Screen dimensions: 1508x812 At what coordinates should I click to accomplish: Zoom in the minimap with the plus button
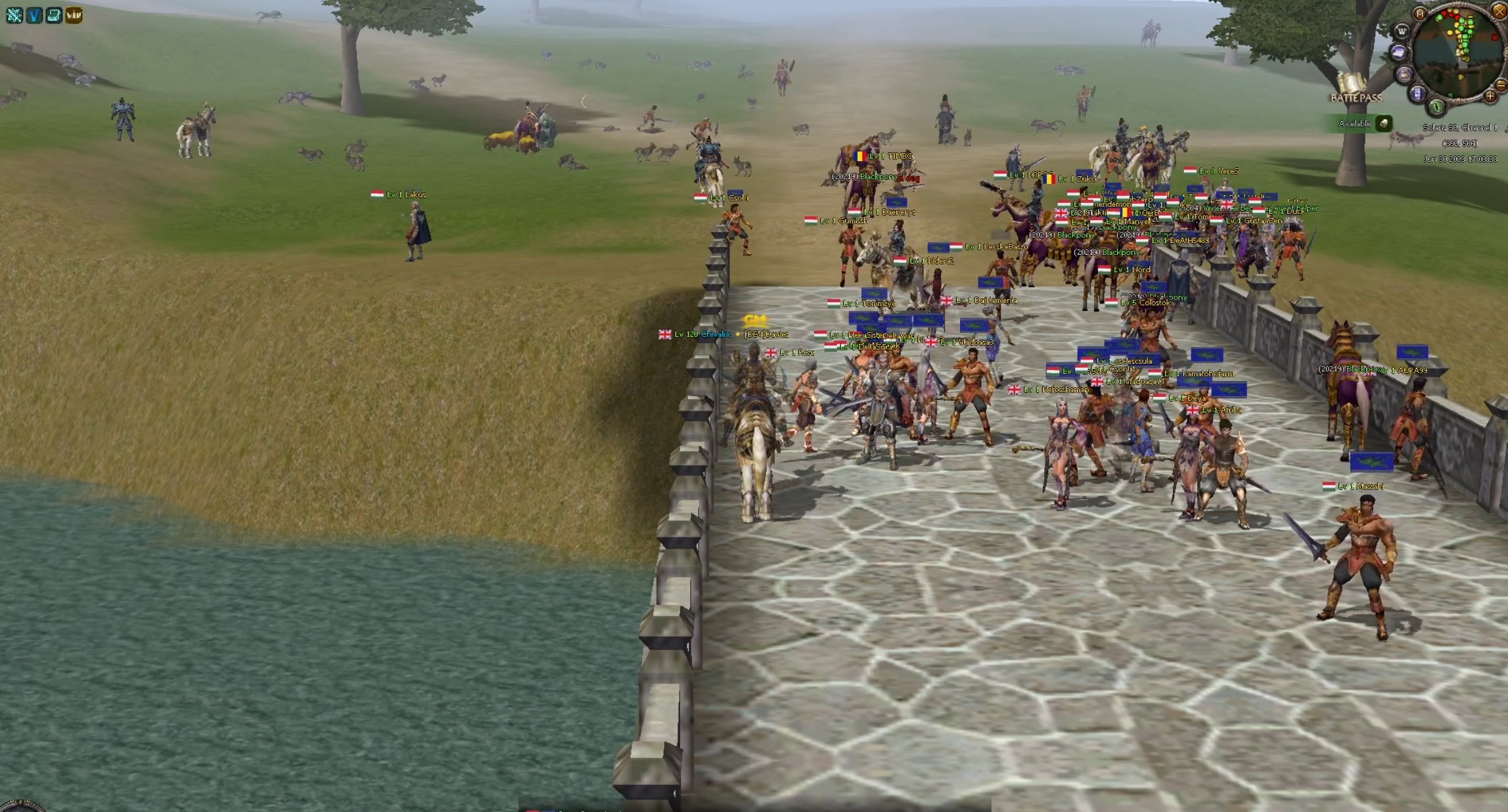coord(1490,96)
